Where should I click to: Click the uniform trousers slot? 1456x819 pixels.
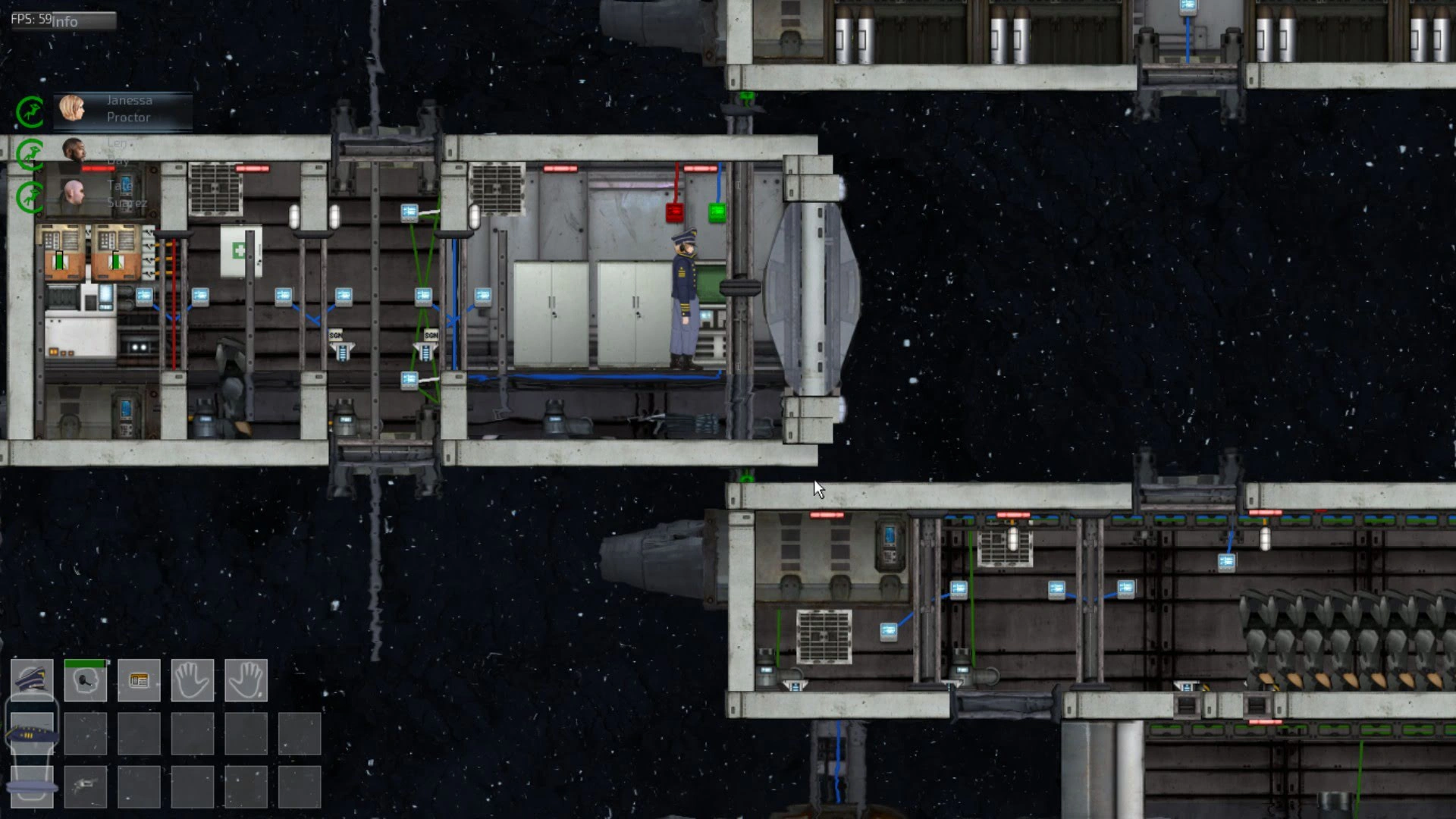32,786
